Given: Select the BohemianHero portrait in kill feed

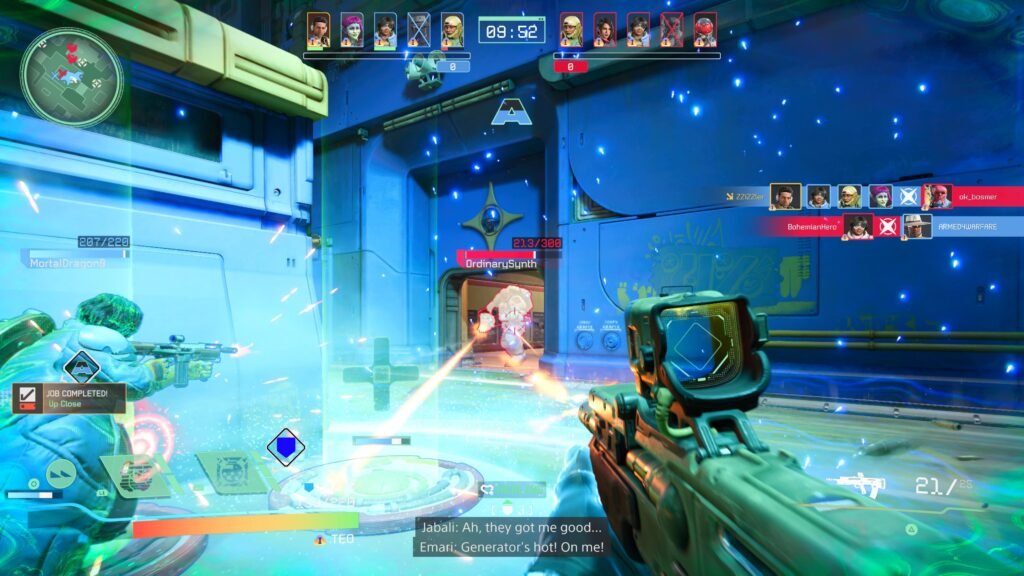Looking at the screenshot, I should click(857, 227).
